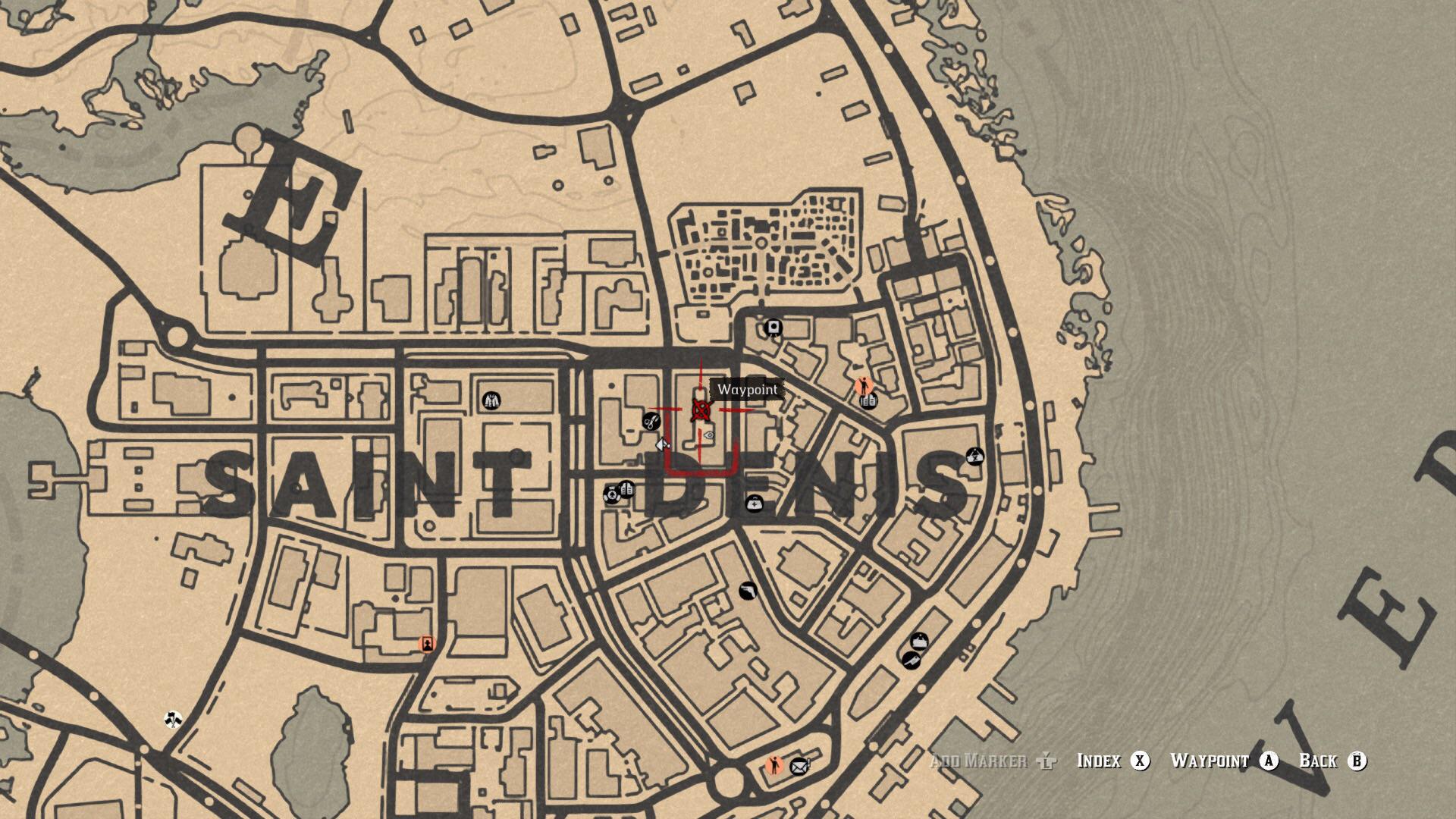The width and height of the screenshot is (1456, 819).
Task: Select the tailor scissors icon
Action: click(650, 422)
